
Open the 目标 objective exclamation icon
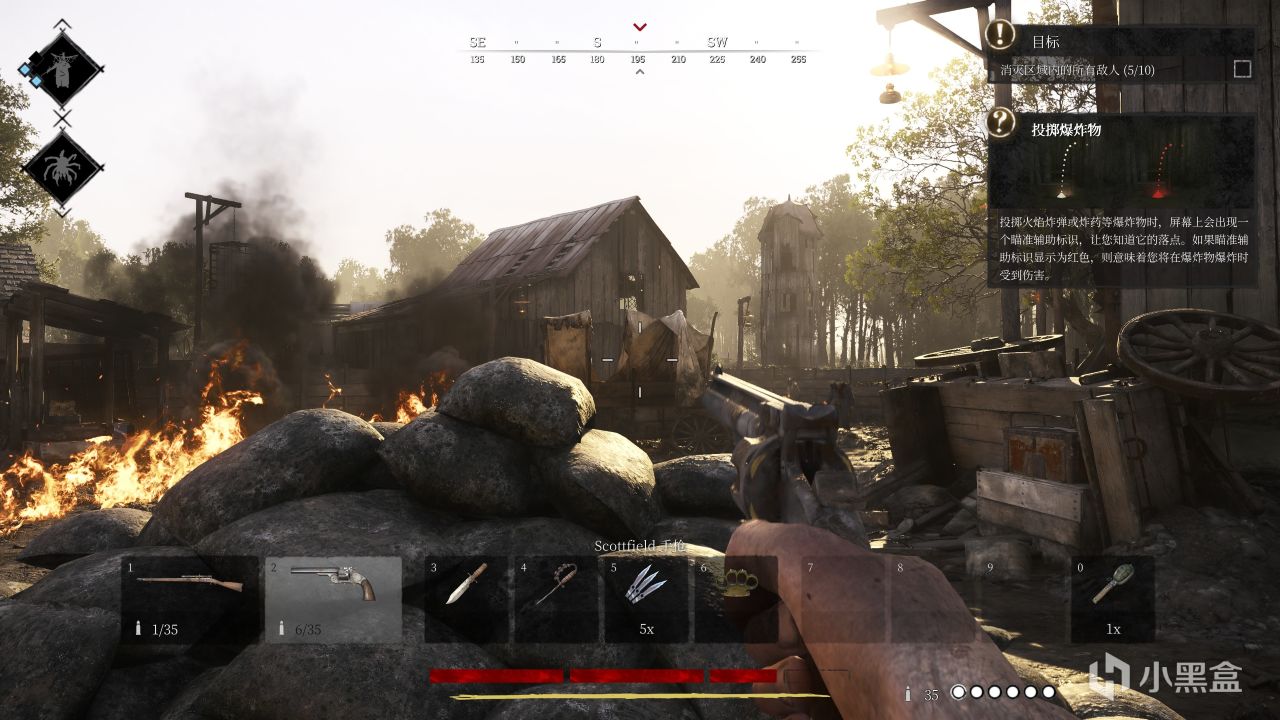pyautogui.click(x=1000, y=35)
